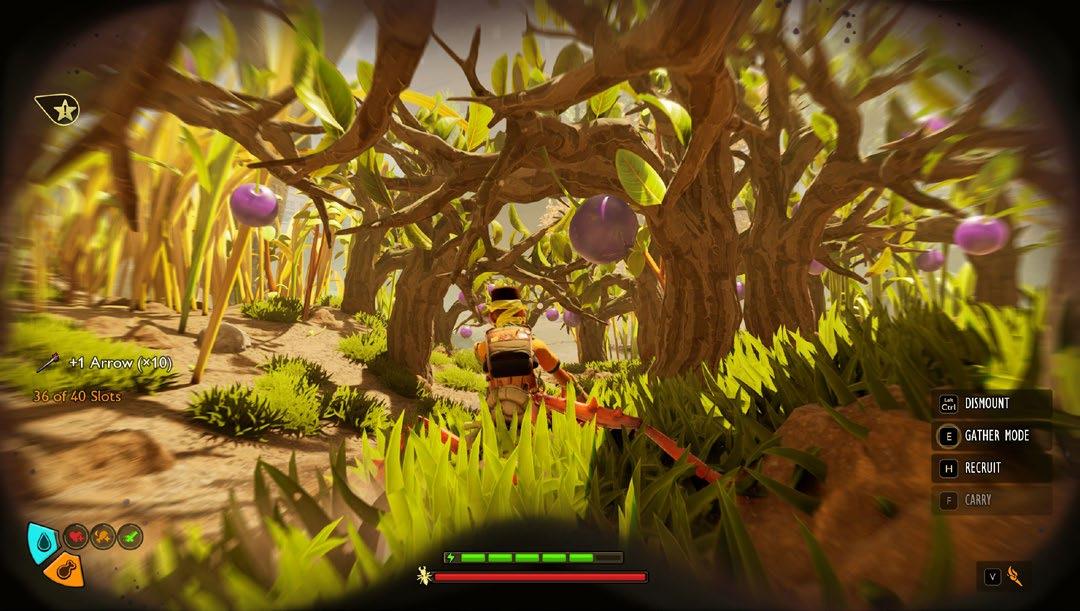This screenshot has height=611, width=1080.
Task: Select the orange drumstick hunger icon
Action: 64,572
